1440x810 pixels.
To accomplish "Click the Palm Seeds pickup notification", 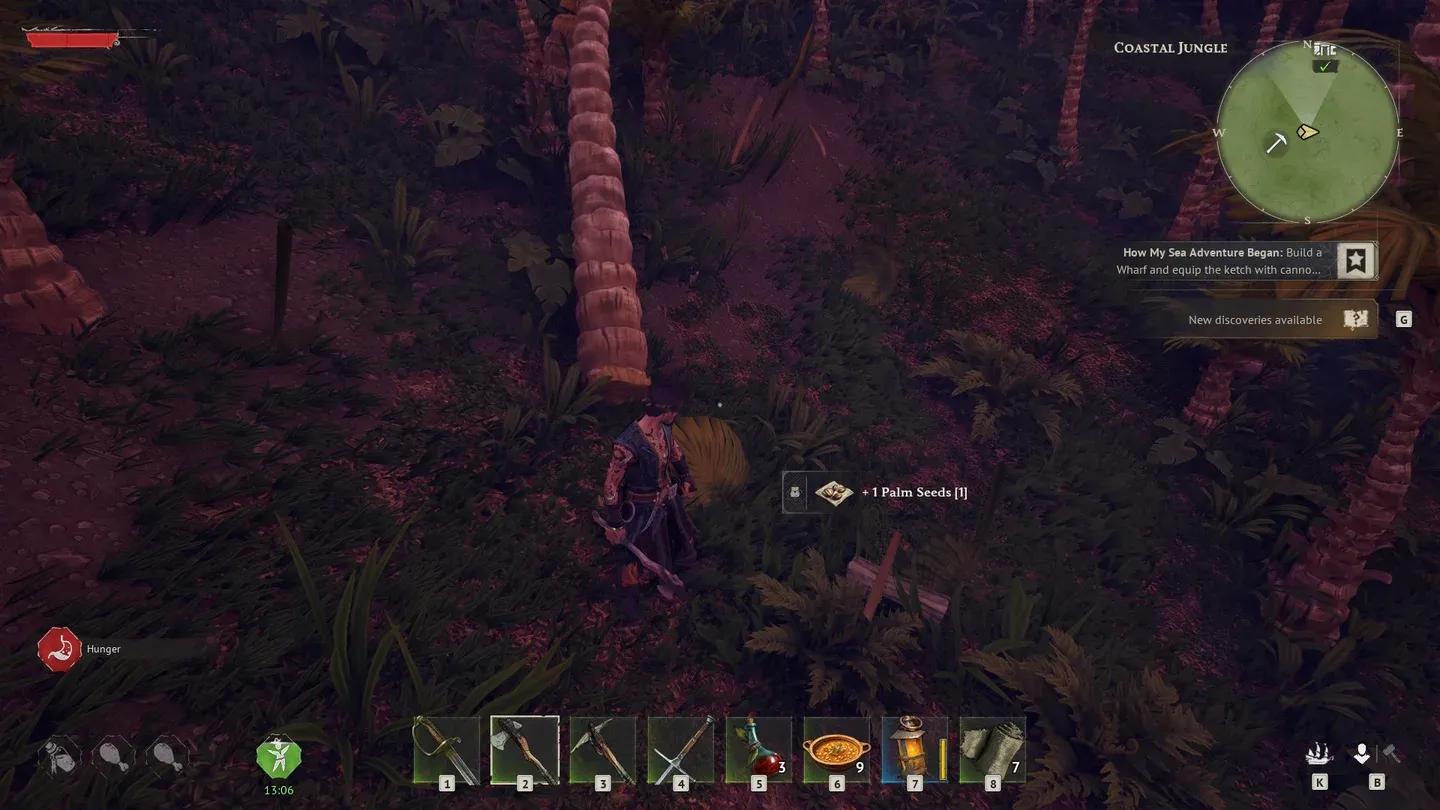I will click(x=876, y=492).
